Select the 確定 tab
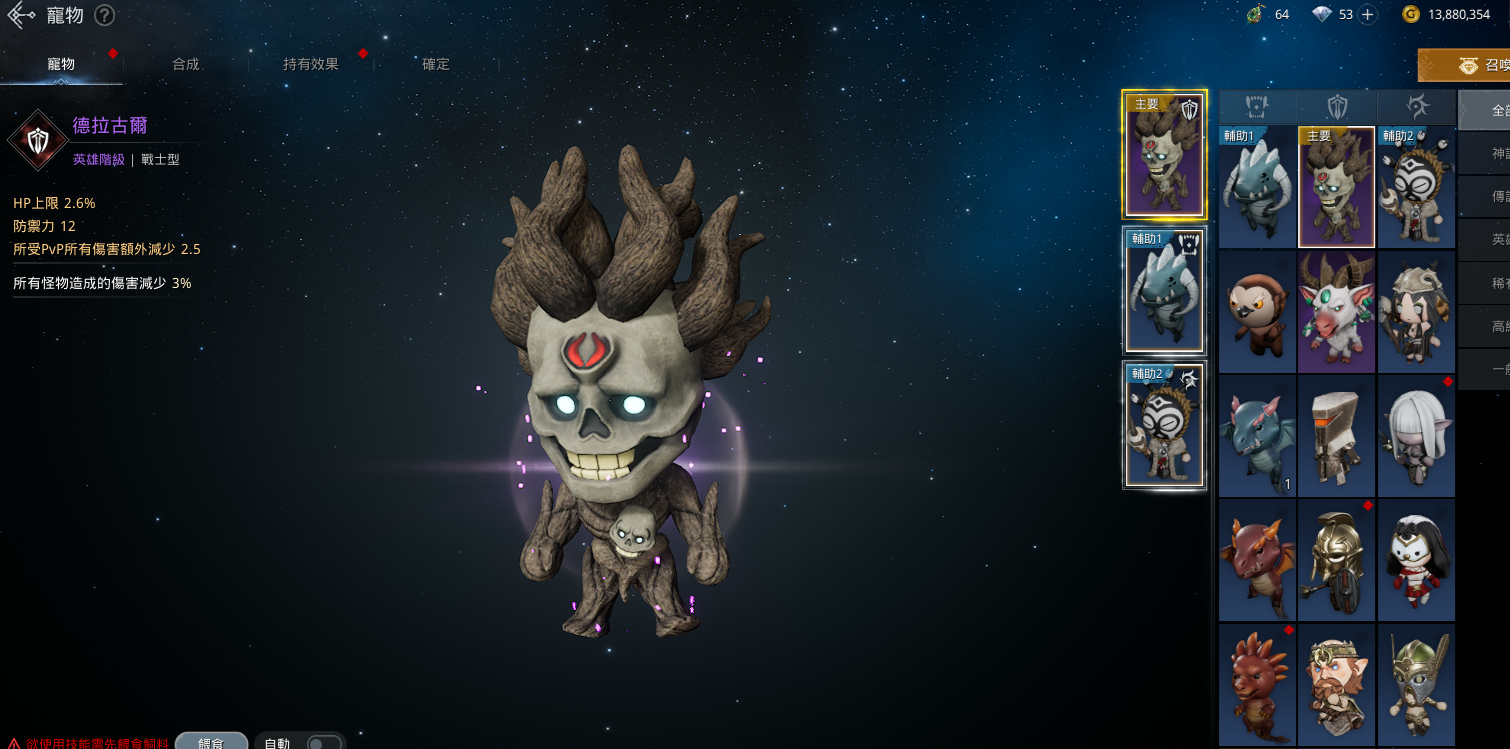The image size is (1510, 749). click(436, 64)
